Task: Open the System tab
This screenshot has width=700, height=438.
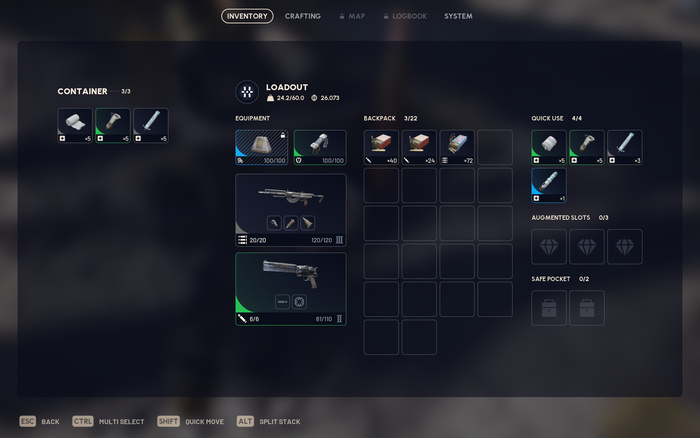Action: [458, 16]
